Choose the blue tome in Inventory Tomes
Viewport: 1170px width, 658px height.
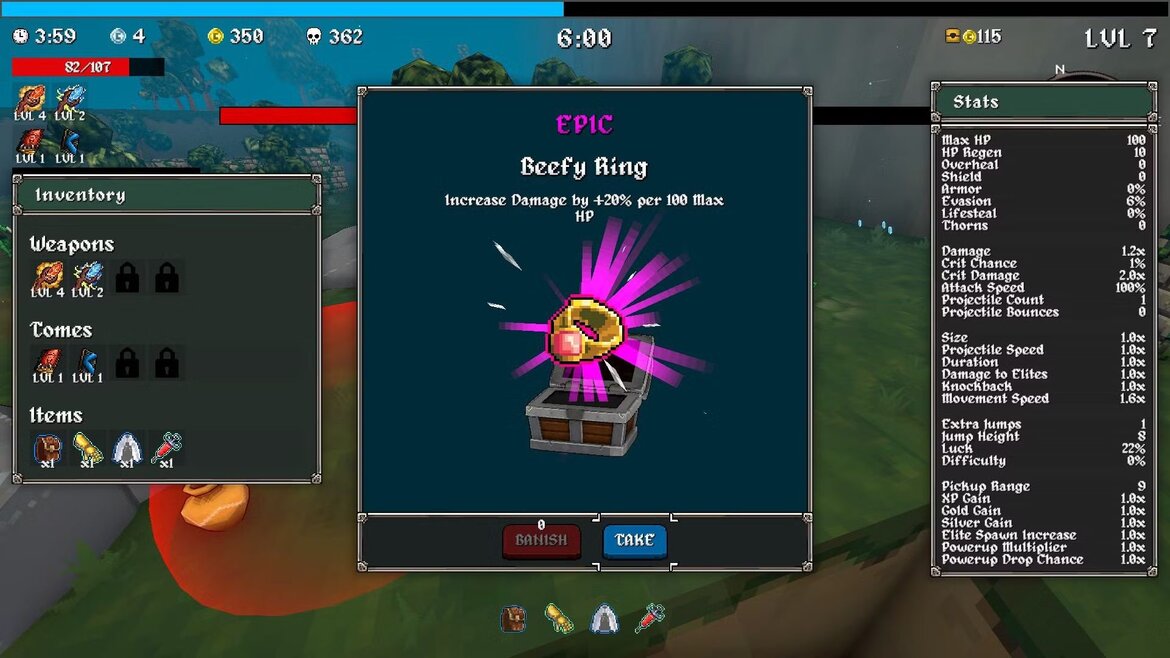pyautogui.click(x=87, y=363)
